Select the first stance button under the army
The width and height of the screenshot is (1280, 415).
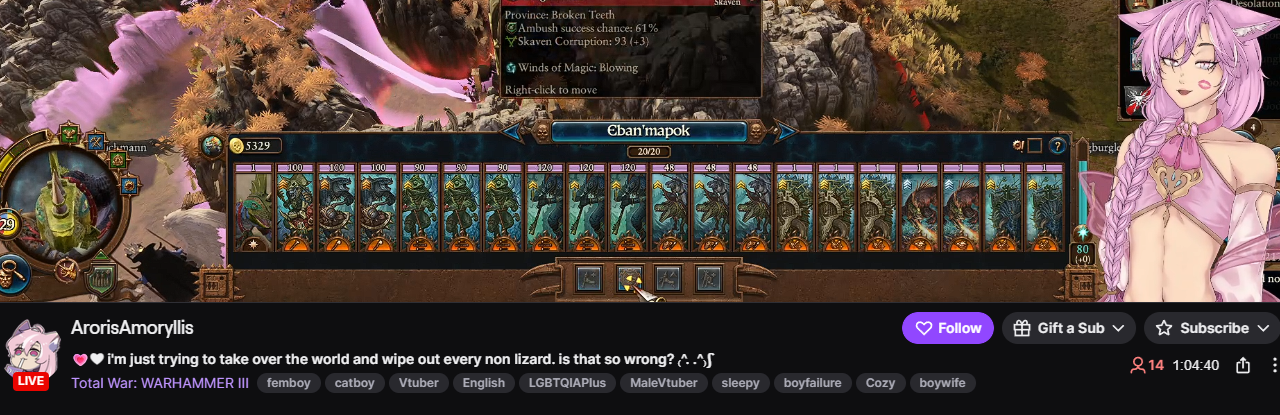tap(589, 278)
